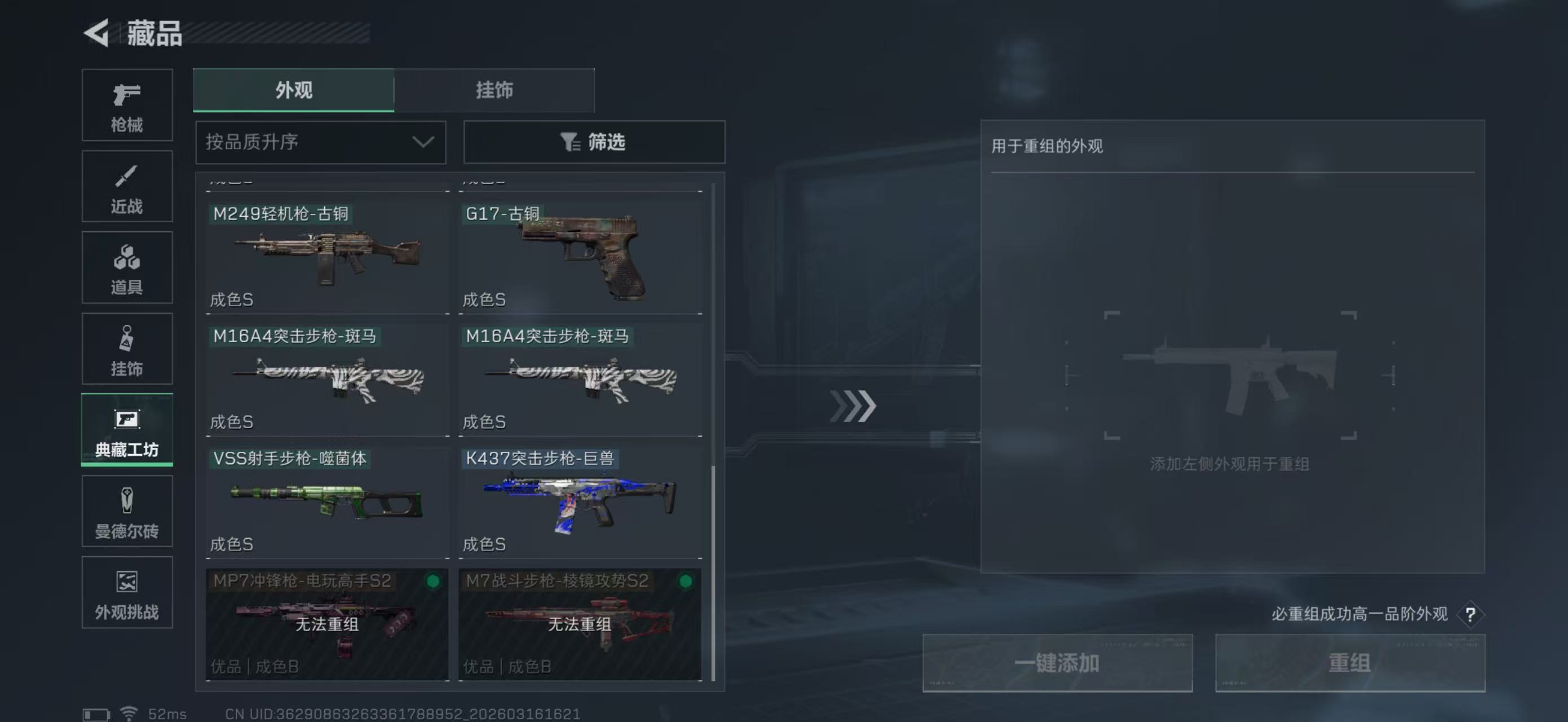Viewport: 1568px width, 722px height.
Task: Open the 按品质升序 sort dropdown
Action: pyautogui.click(x=320, y=142)
